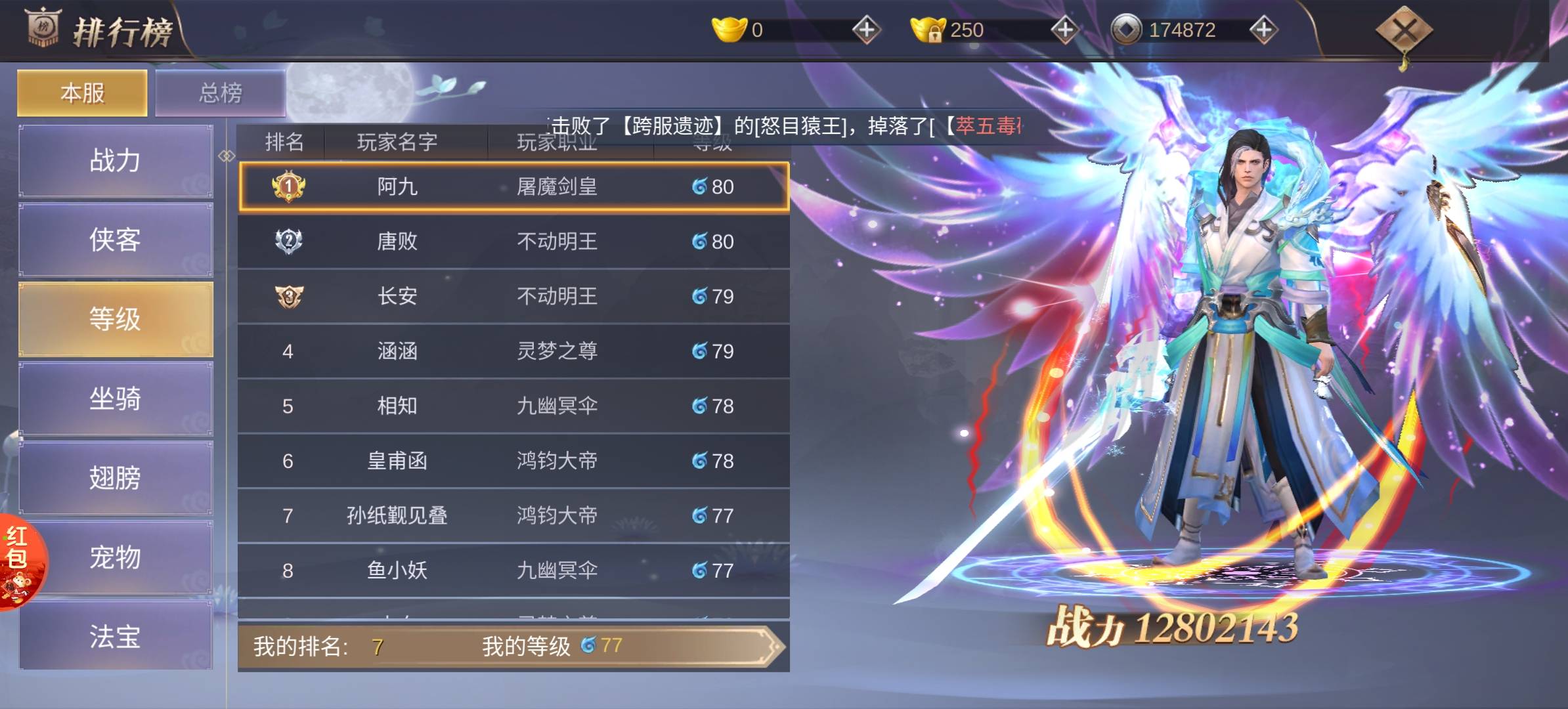Show the 侠客 ranking category
The image size is (1568, 709).
(116, 240)
